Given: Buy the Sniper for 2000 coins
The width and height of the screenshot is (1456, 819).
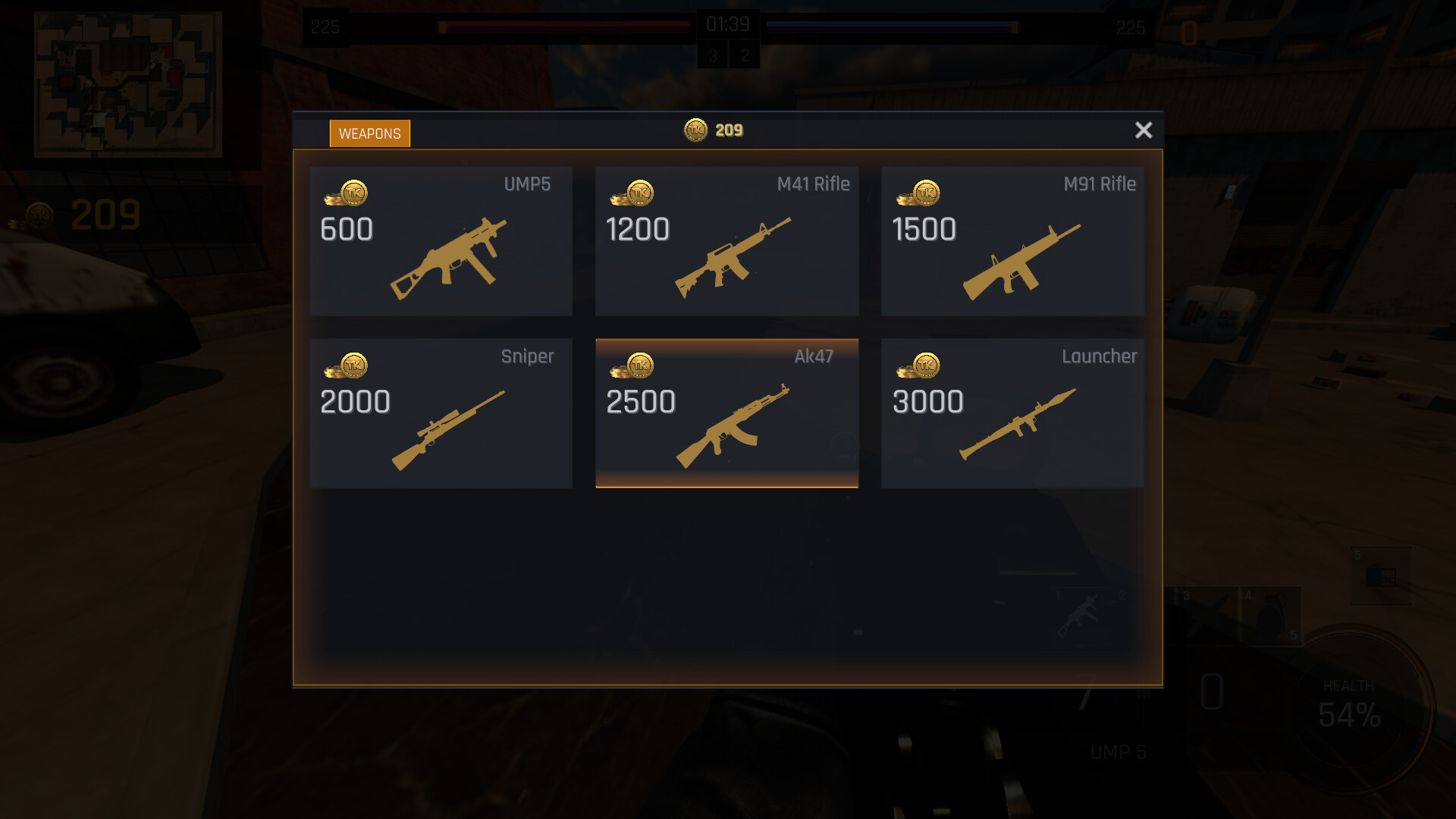Looking at the screenshot, I should tap(441, 413).
